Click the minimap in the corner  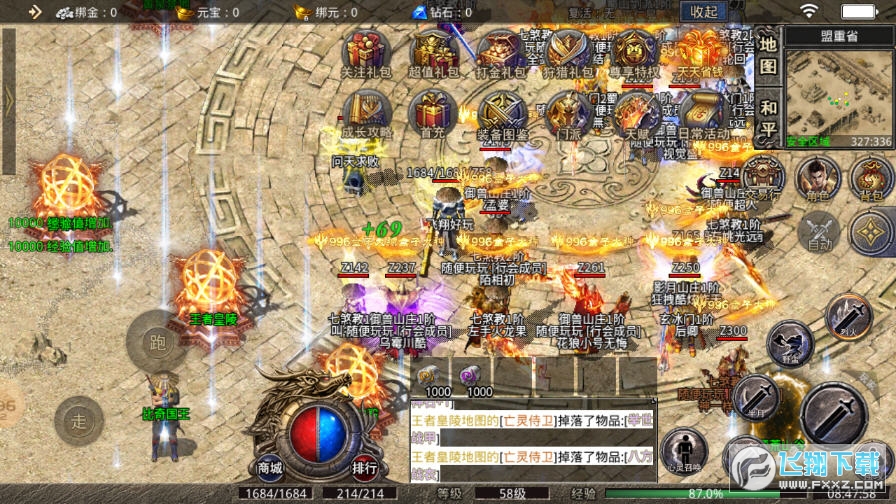click(x=838, y=91)
